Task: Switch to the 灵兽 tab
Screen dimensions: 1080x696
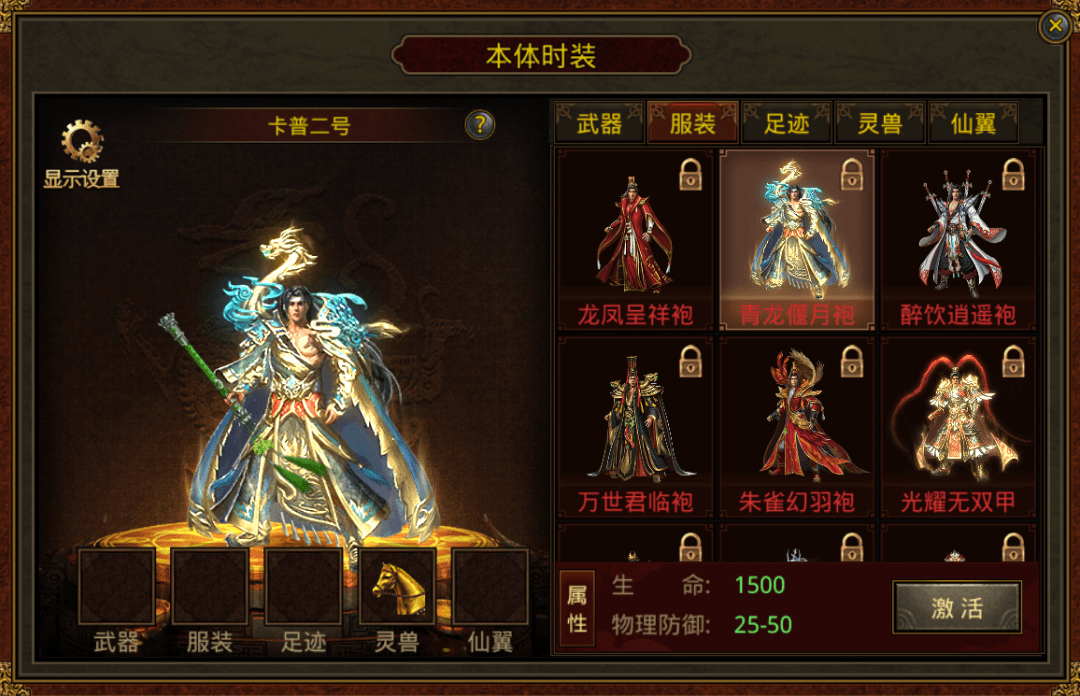Action: pos(880,124)
